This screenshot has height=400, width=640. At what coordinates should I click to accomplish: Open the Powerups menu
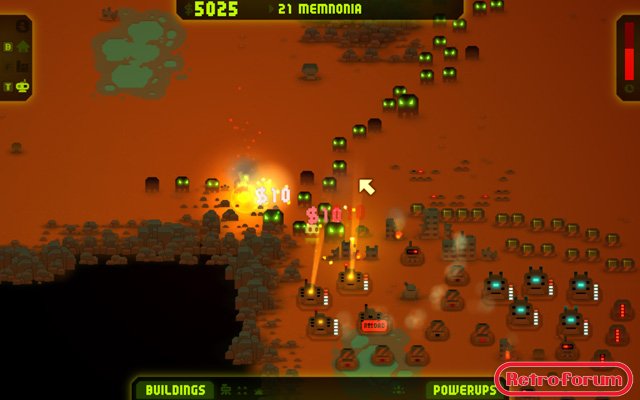(x=461, y=390)
